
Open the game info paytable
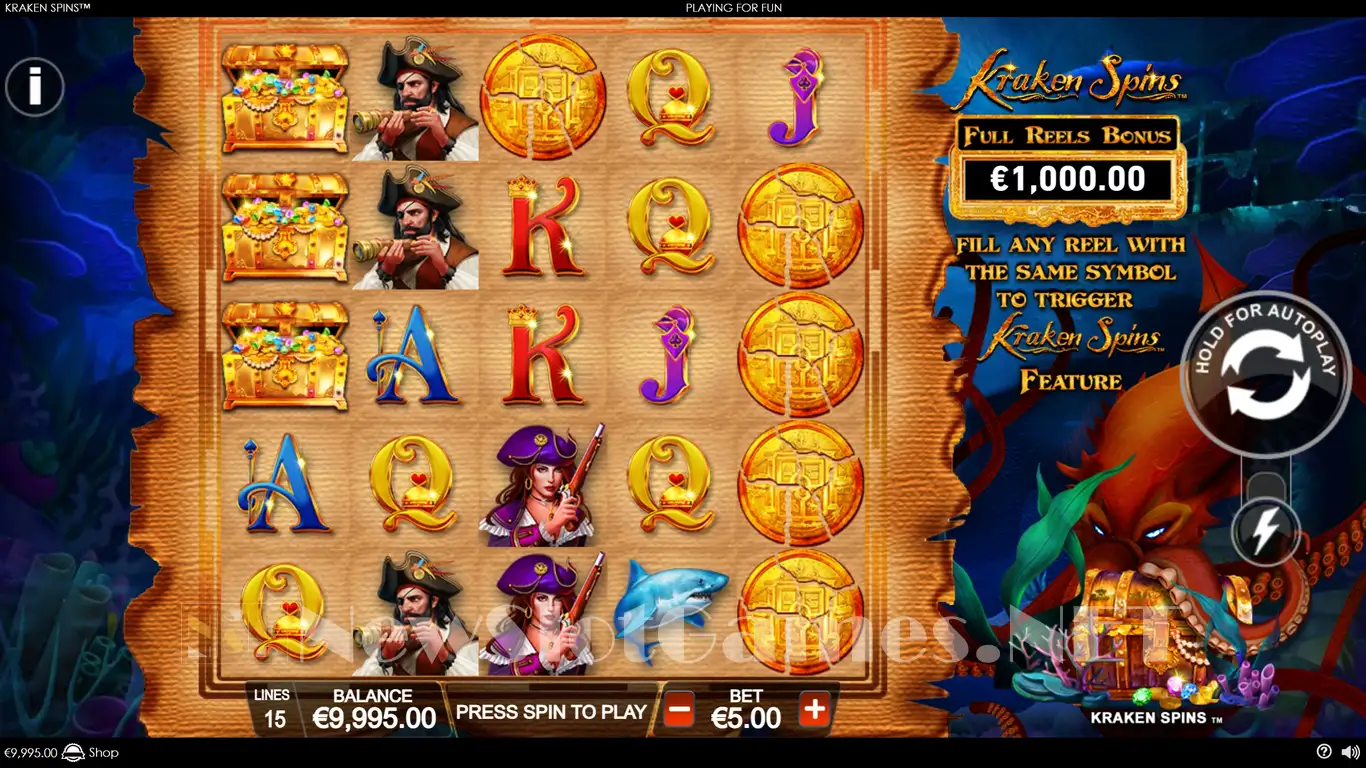[x=35, y=87]
